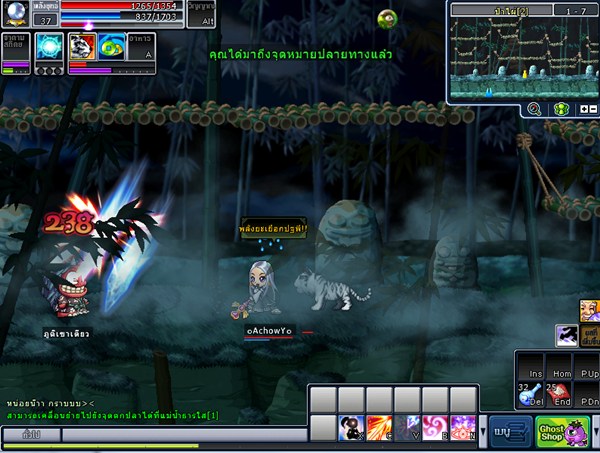Click the green ghost icon at top center
Viewport: 600px width, 453px height.
tap(388, 17)
